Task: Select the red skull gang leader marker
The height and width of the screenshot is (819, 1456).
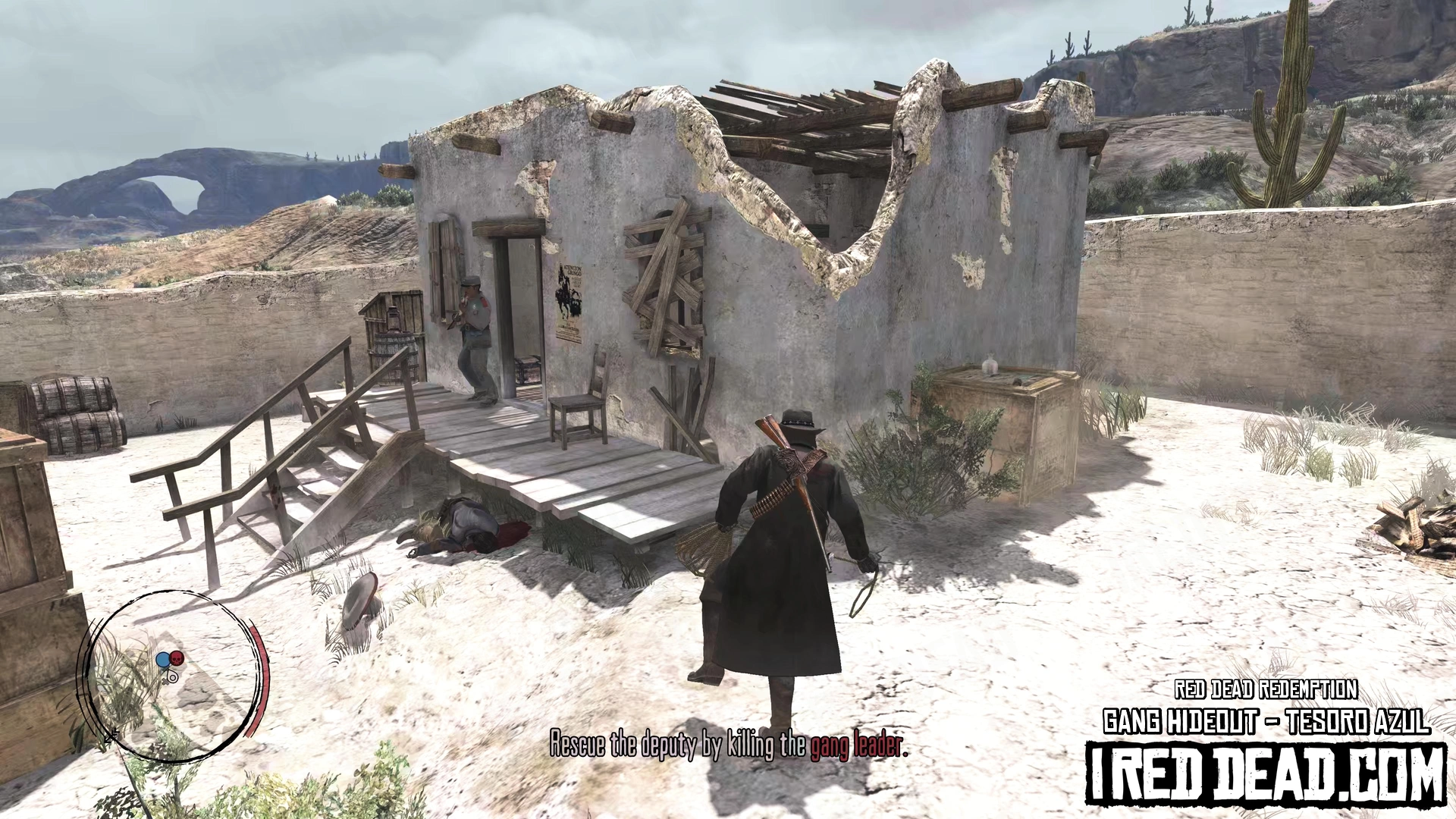Action: pyautogui.click(x=176, y=658)
